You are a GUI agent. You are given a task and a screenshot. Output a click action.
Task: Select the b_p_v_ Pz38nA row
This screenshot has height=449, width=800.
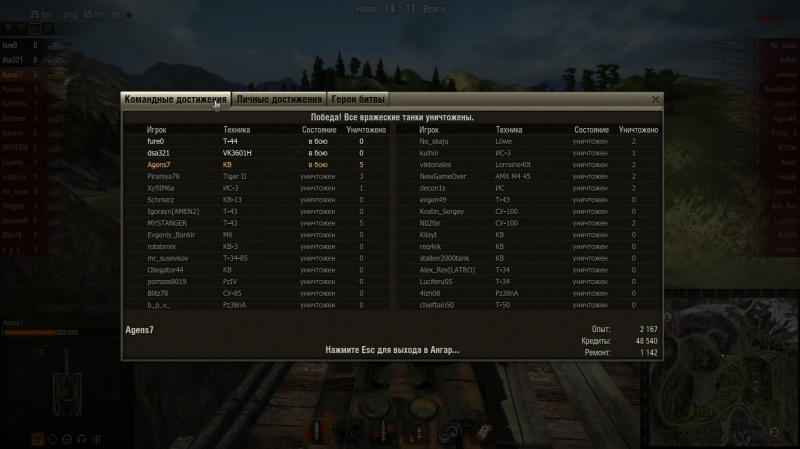click(x=255, y=305)
